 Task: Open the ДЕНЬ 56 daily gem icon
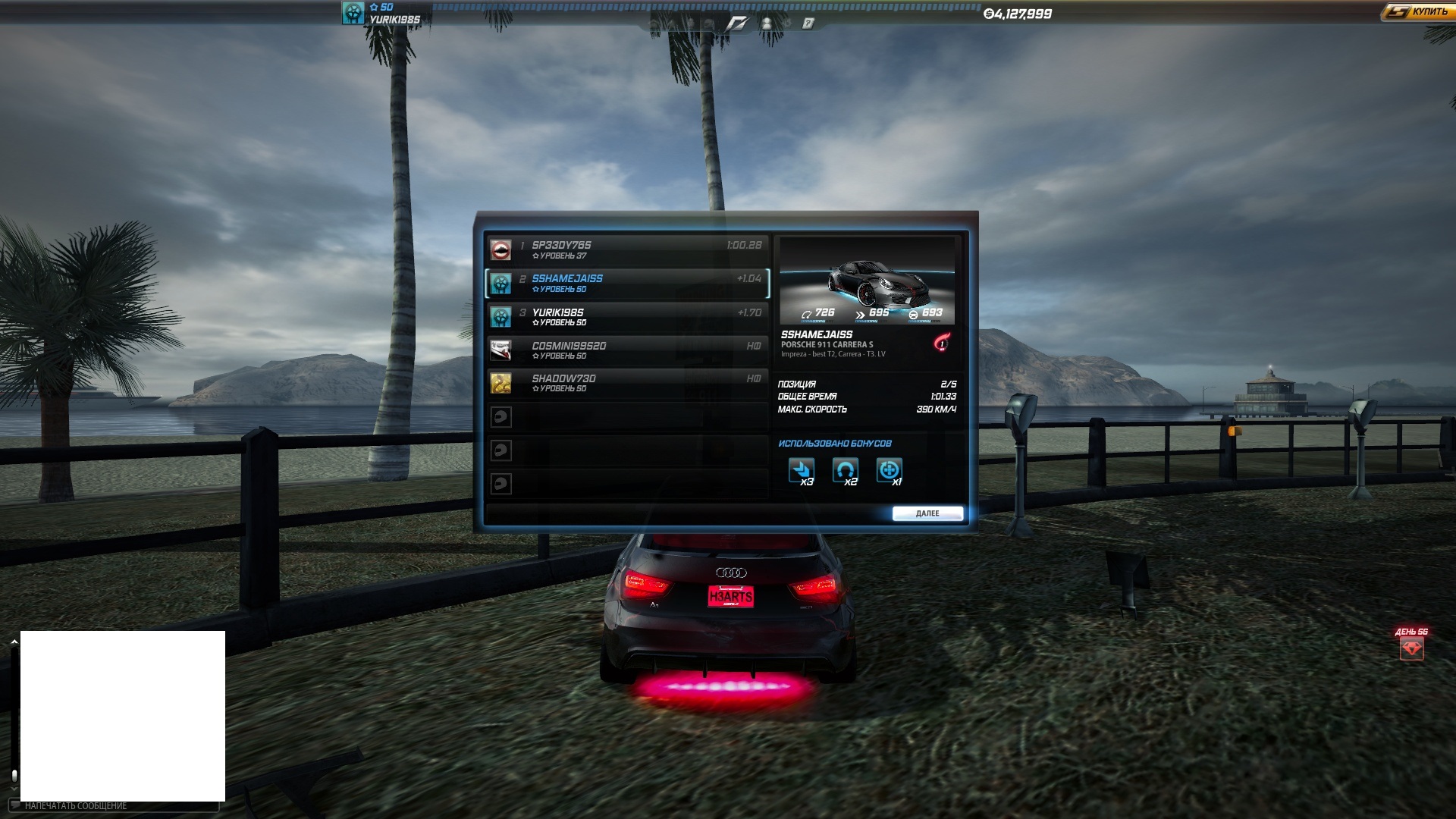[1411, 648]
